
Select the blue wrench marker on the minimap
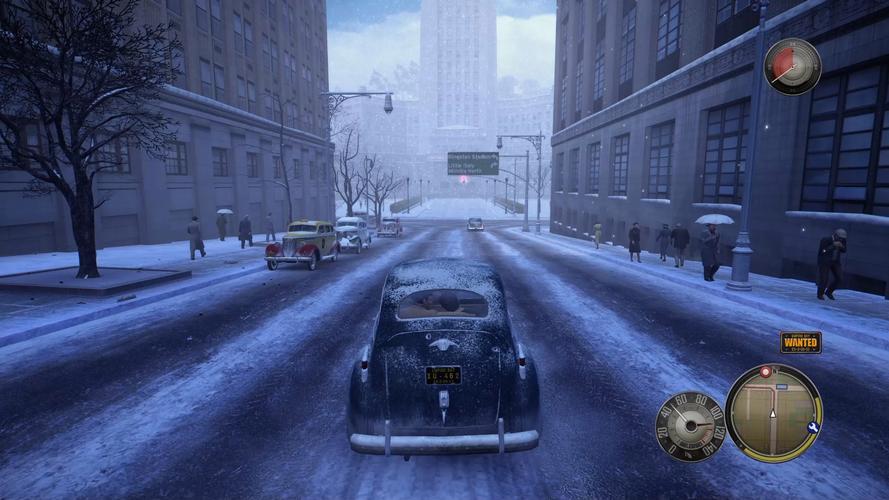pos(813,426)
